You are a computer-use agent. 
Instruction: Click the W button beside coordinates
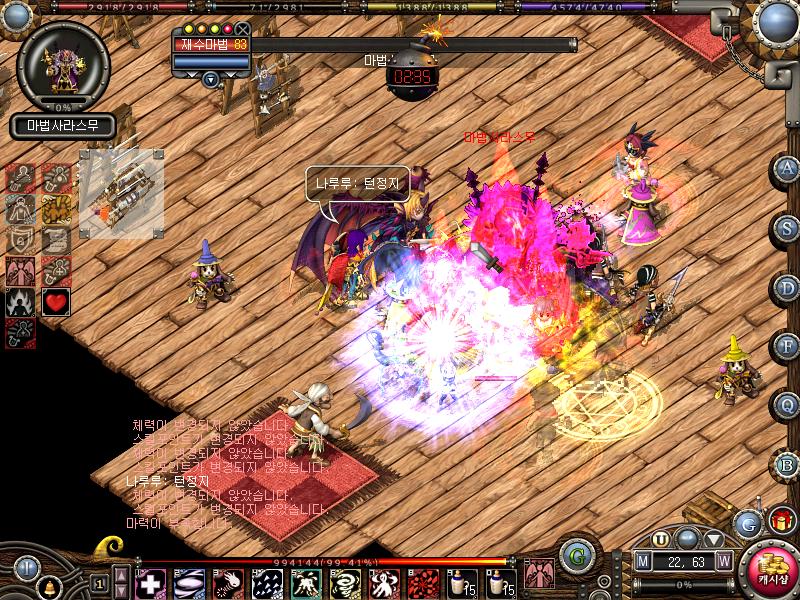tap(723, 561)
